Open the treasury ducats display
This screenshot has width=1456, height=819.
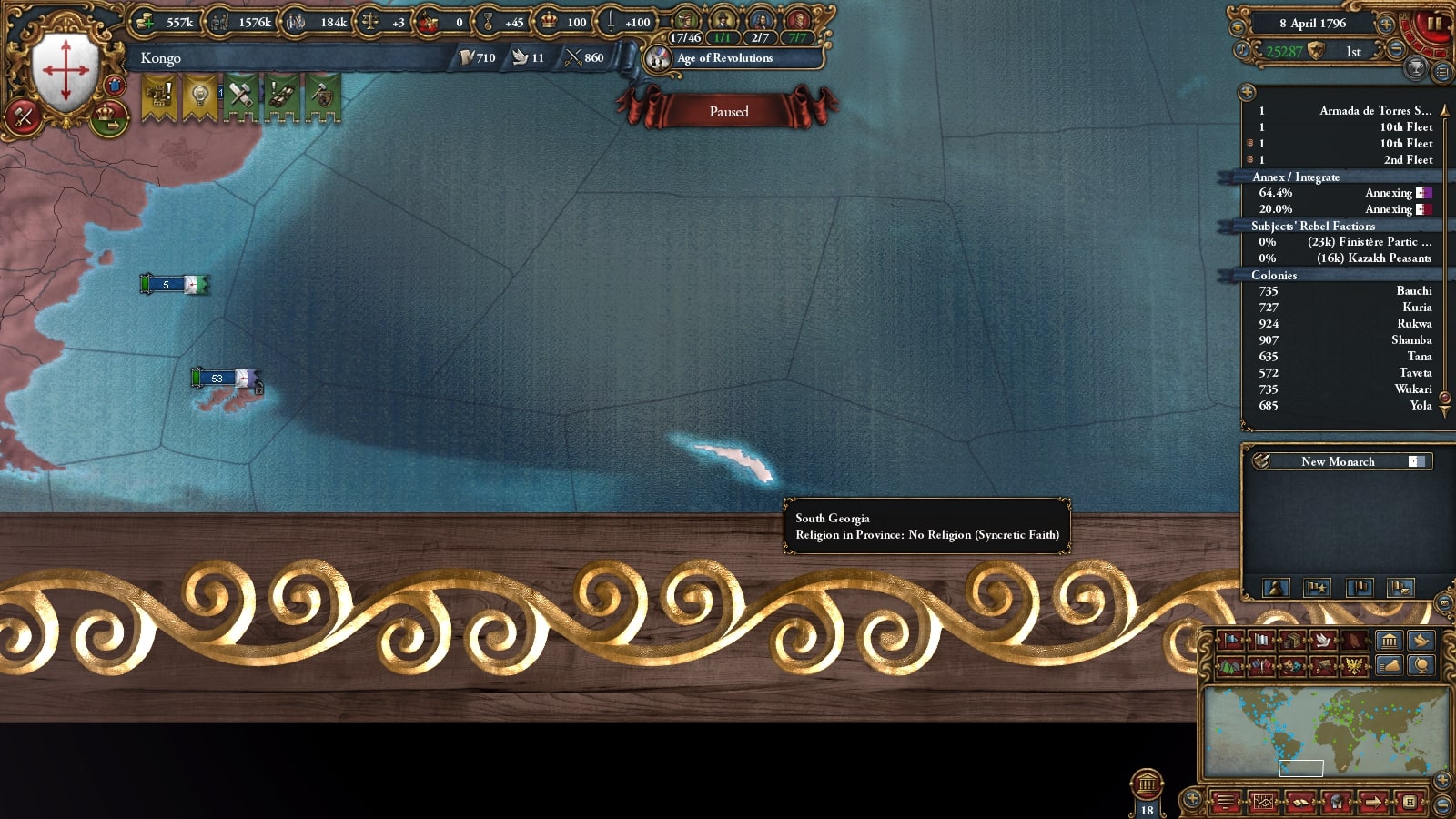pyautogui.click(x=167, y=22)
